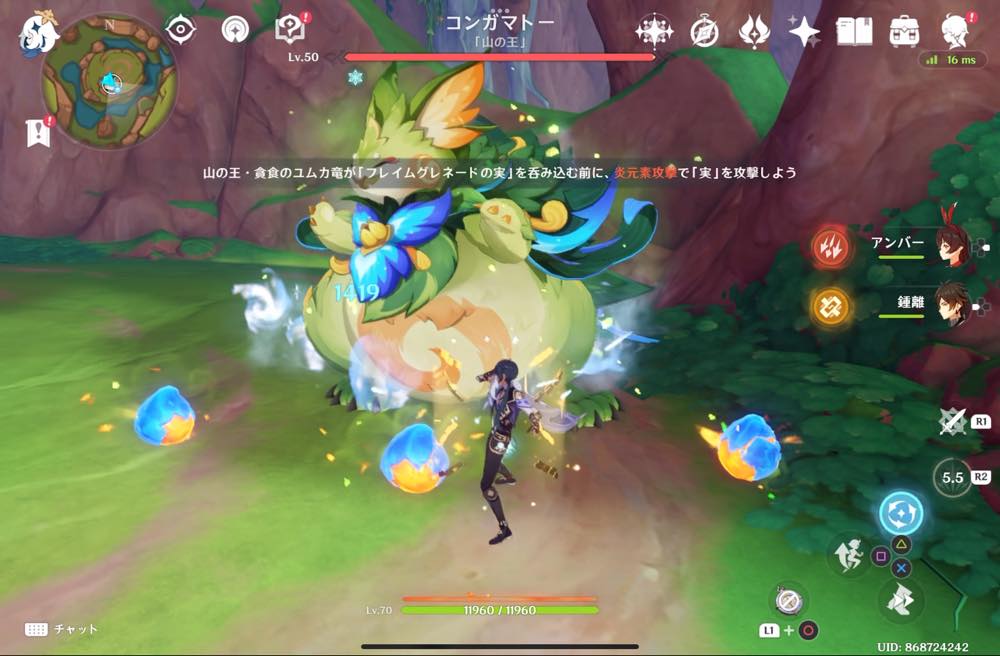Screen dimensions: 1000x656
Task: Tap the jump button below the burst
Action: pos(901,602)
